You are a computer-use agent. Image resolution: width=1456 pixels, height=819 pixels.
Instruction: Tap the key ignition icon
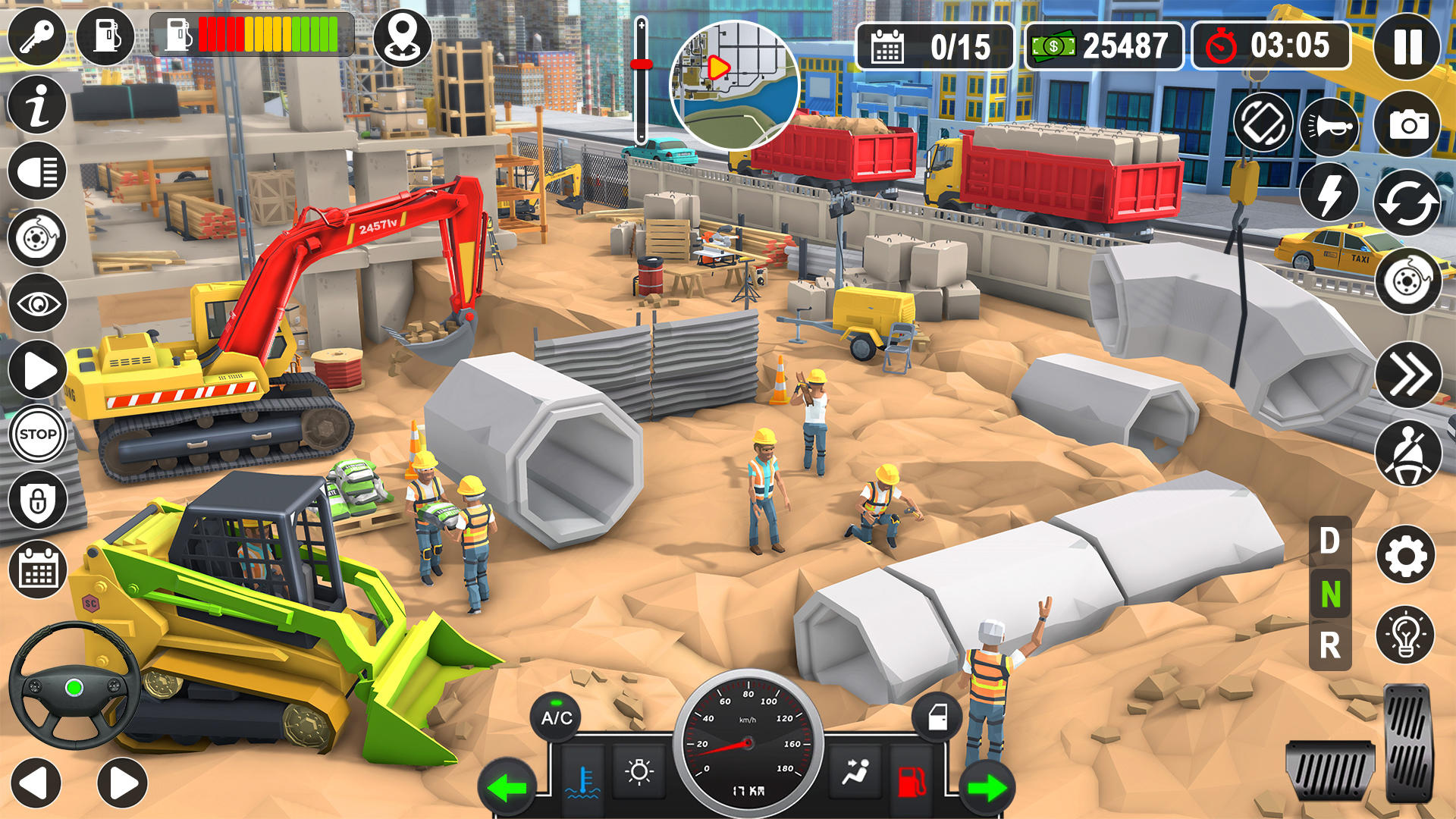36,36
